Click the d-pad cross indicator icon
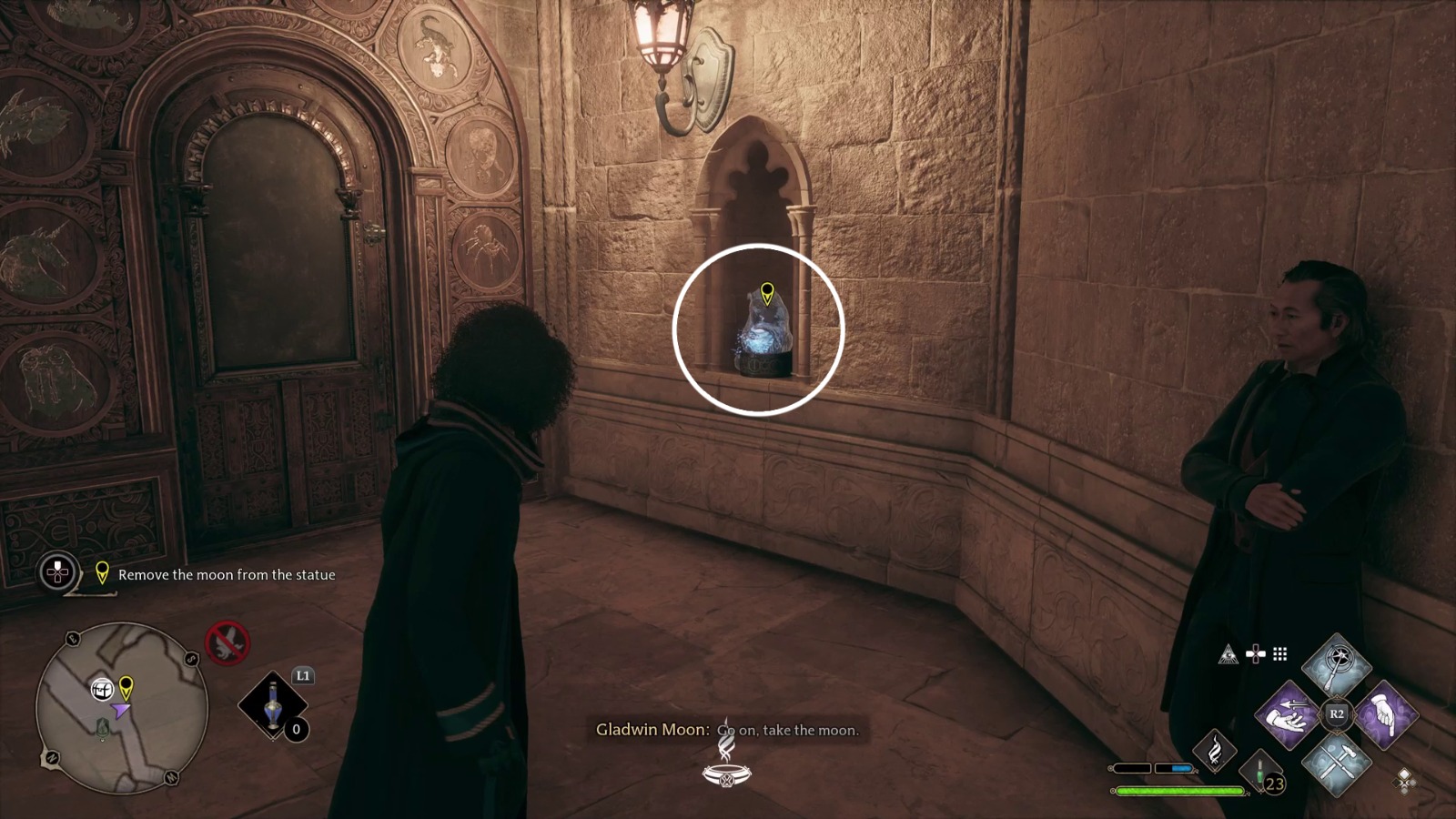Viewport: 1456px width, 819px height. pos(1256,653)
